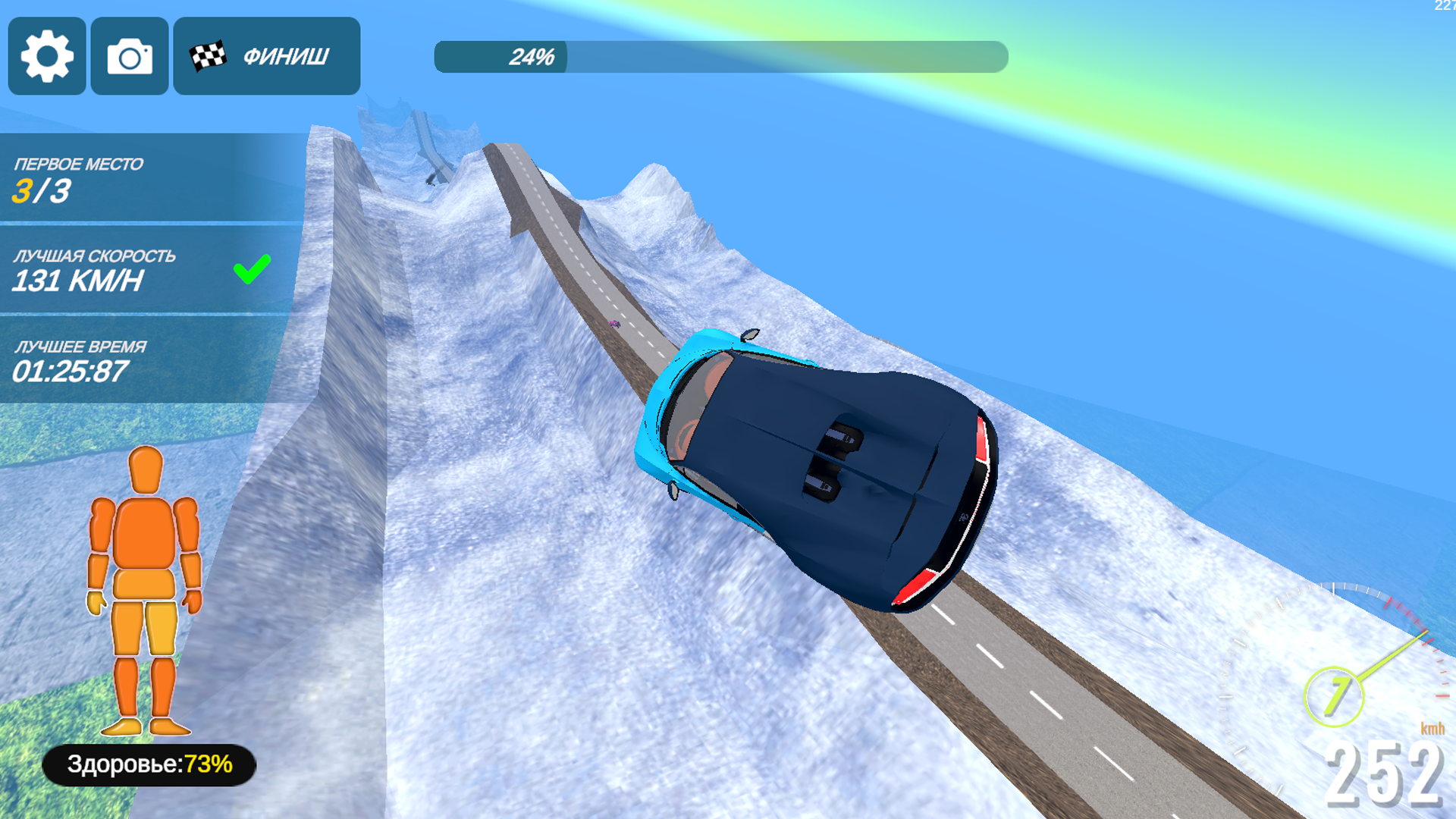Click the 24% race progress bar
This screenshot has width=1456, height=819.
(x=720, y=55)
